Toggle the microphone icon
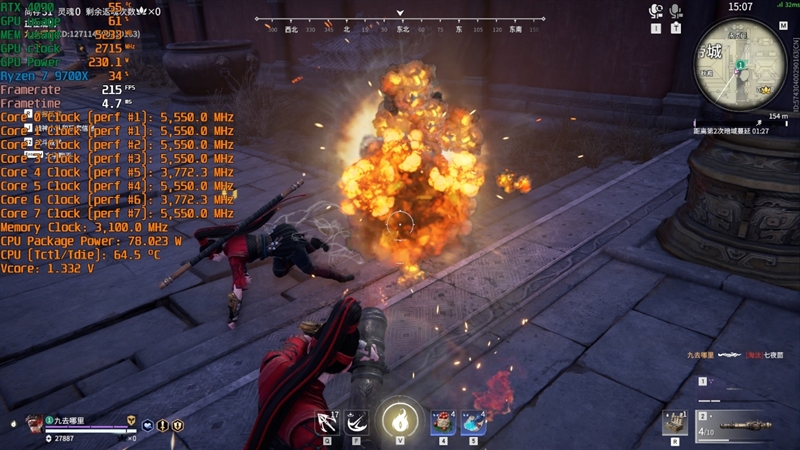 coord(676,11)
